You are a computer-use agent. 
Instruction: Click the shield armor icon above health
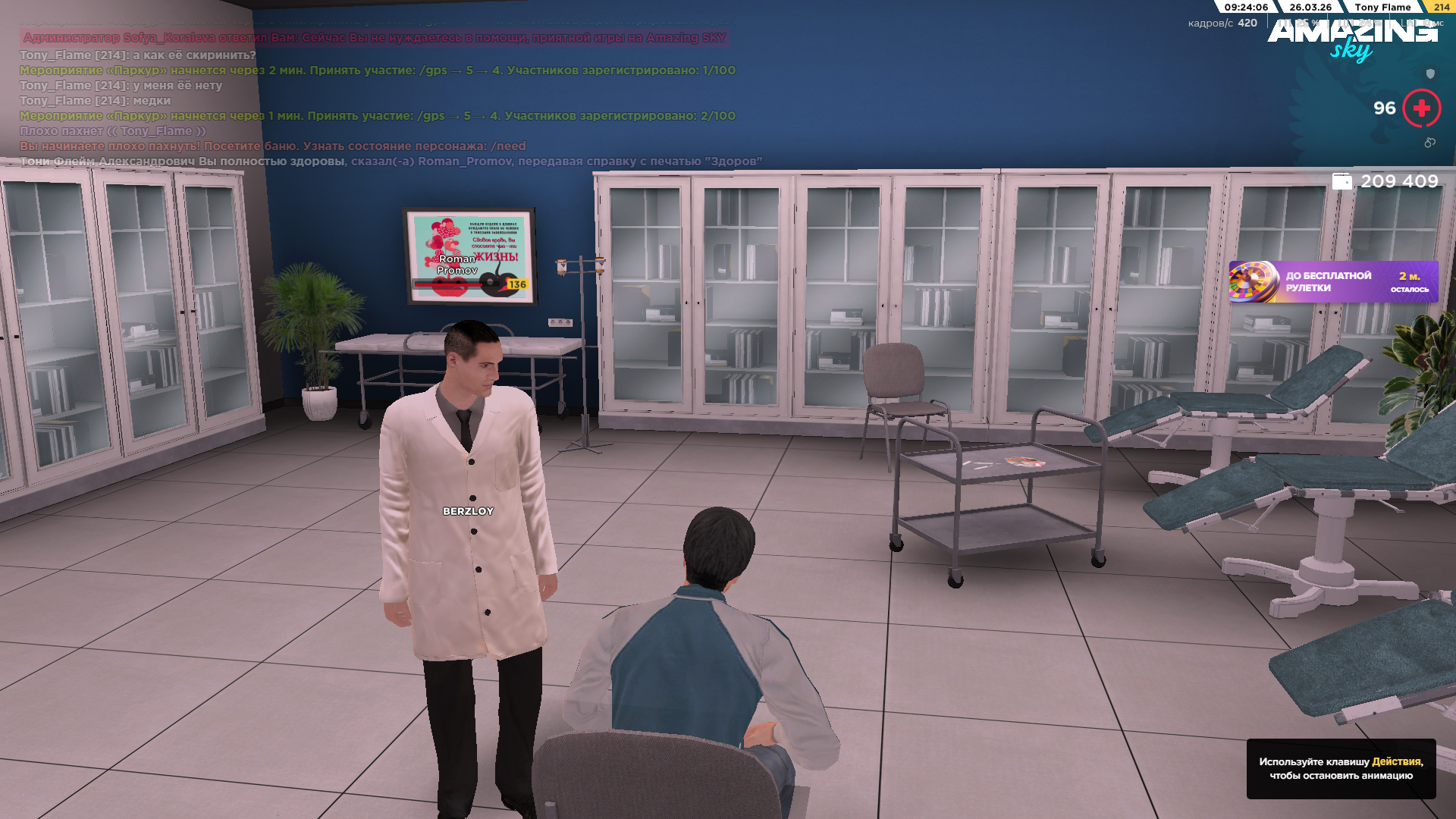(x=1430, y=74)
